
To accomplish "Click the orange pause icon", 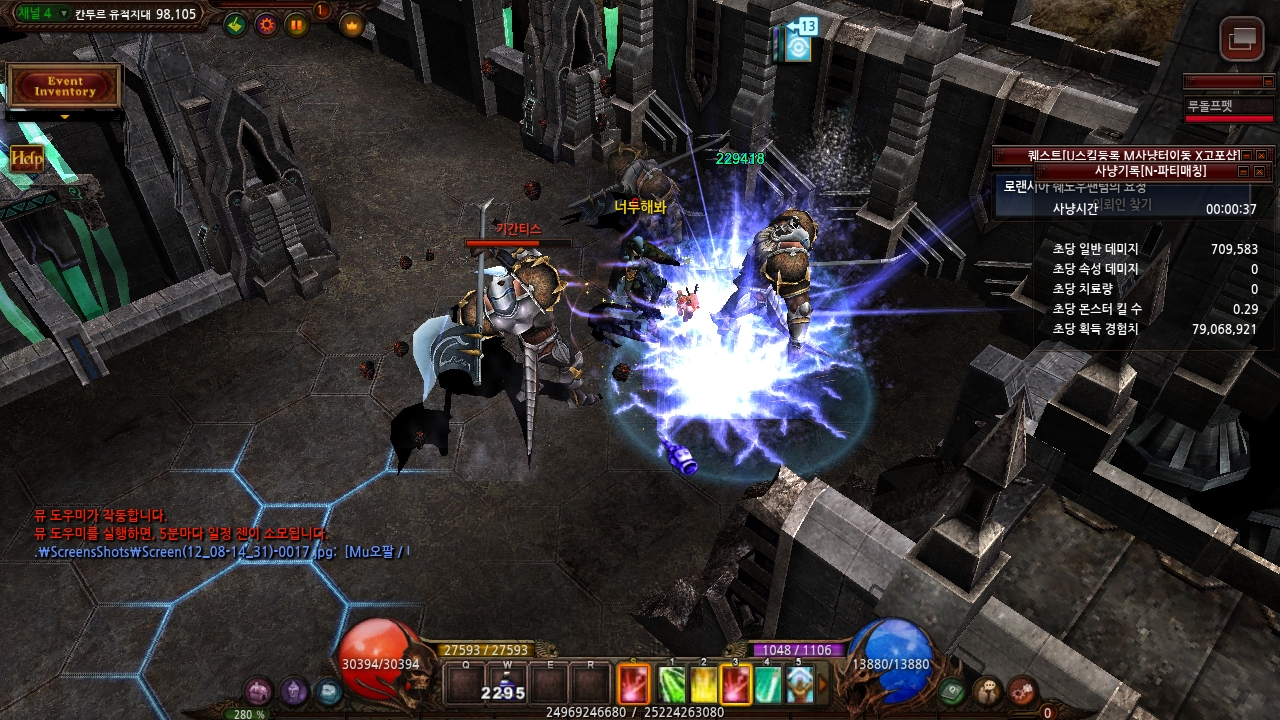I will 297,25.
